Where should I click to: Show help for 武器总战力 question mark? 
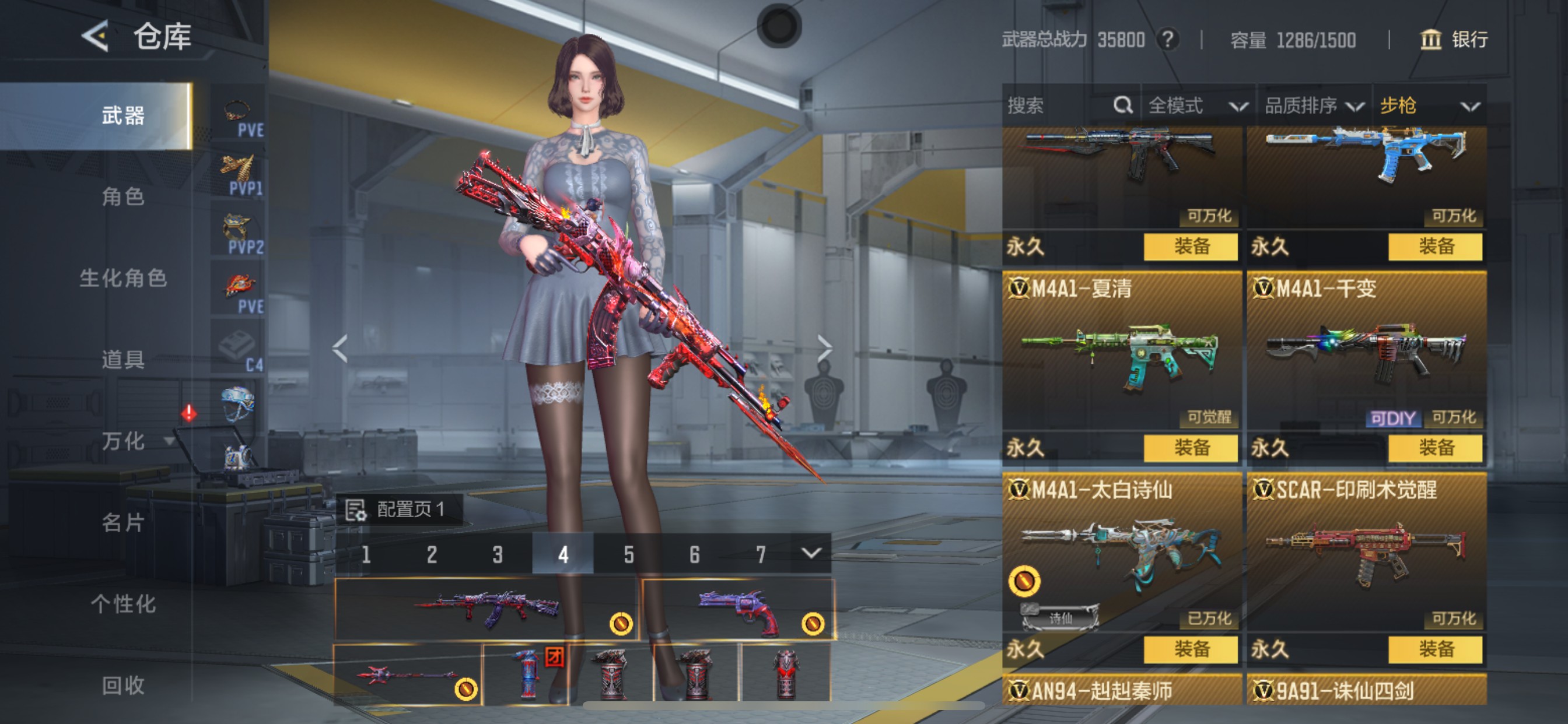1167,40
